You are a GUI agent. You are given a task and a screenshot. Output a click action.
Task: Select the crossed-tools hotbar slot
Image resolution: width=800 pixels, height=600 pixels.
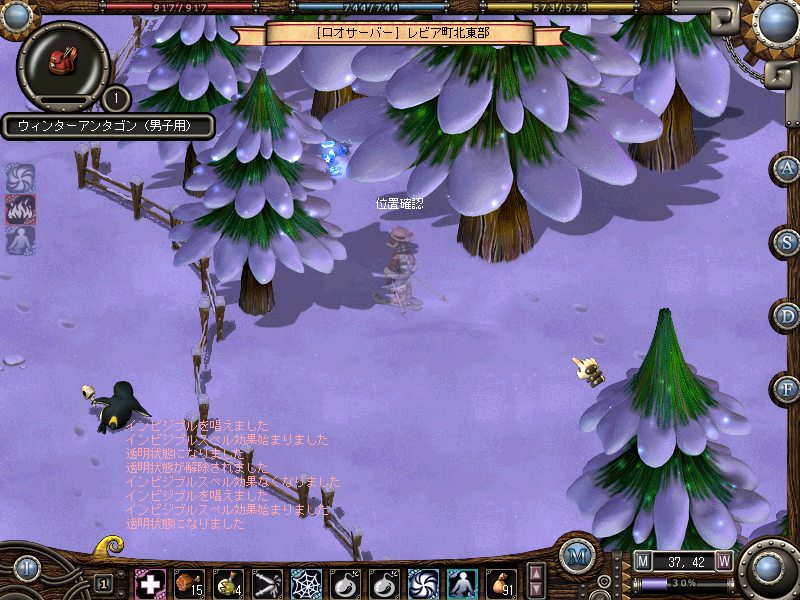point(267,583)
